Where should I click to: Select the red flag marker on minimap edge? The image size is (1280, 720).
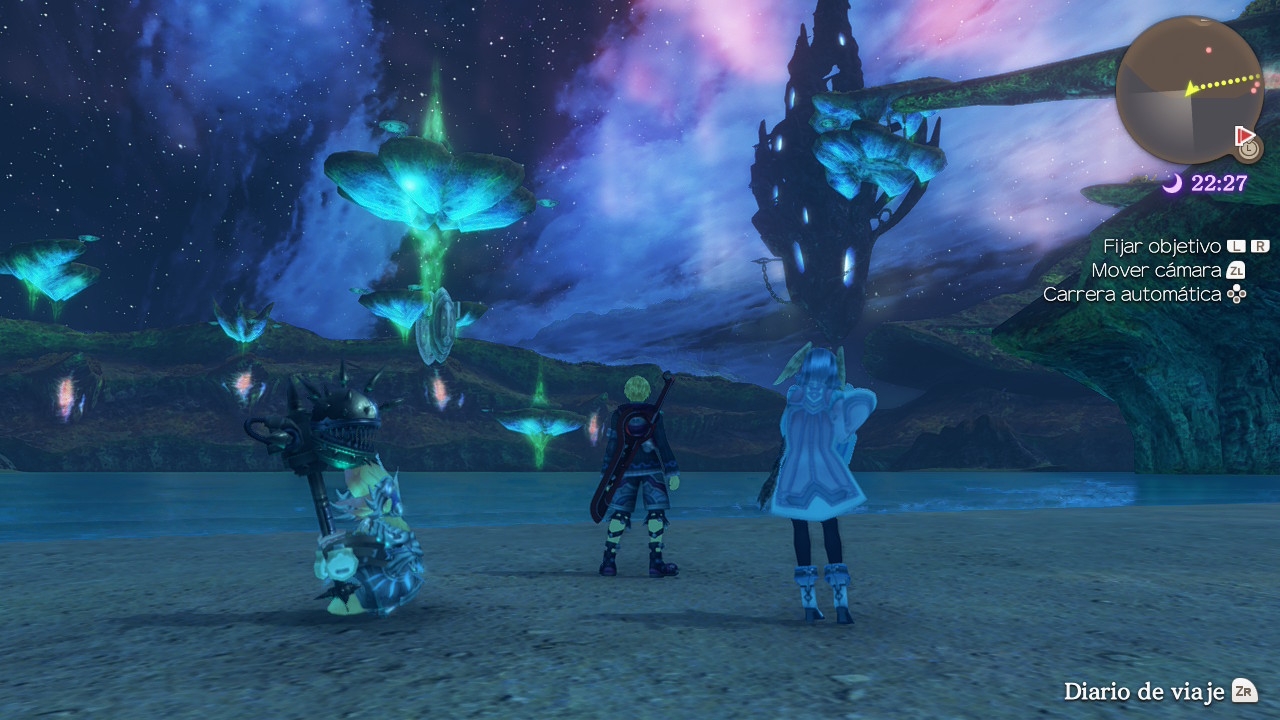[x=1244, y=134]
